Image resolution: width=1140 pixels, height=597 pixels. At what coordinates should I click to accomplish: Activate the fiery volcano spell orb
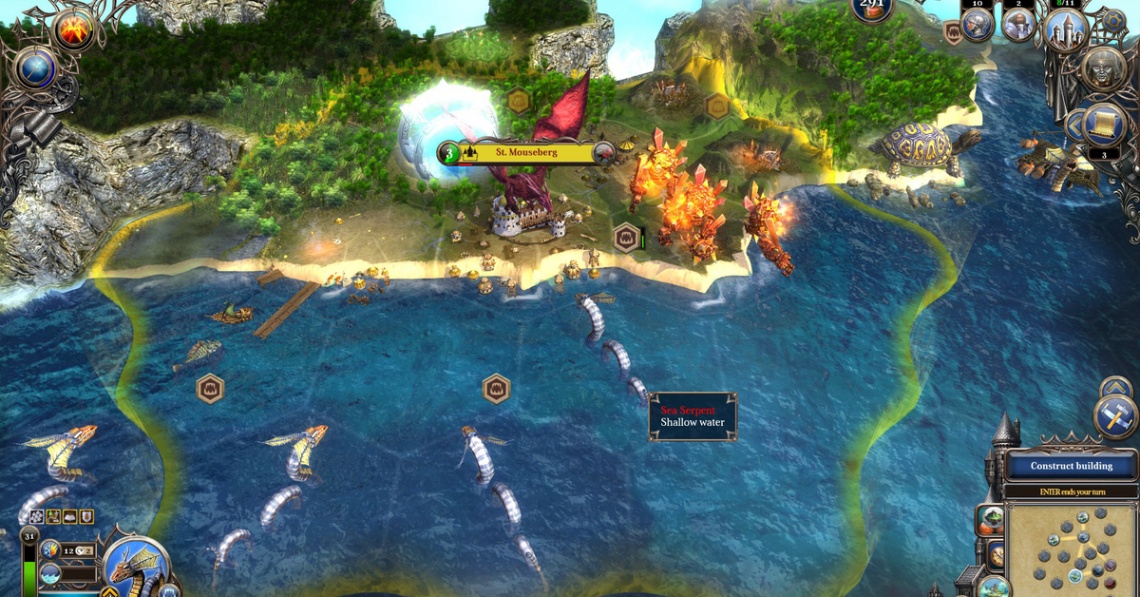(73, 29)
